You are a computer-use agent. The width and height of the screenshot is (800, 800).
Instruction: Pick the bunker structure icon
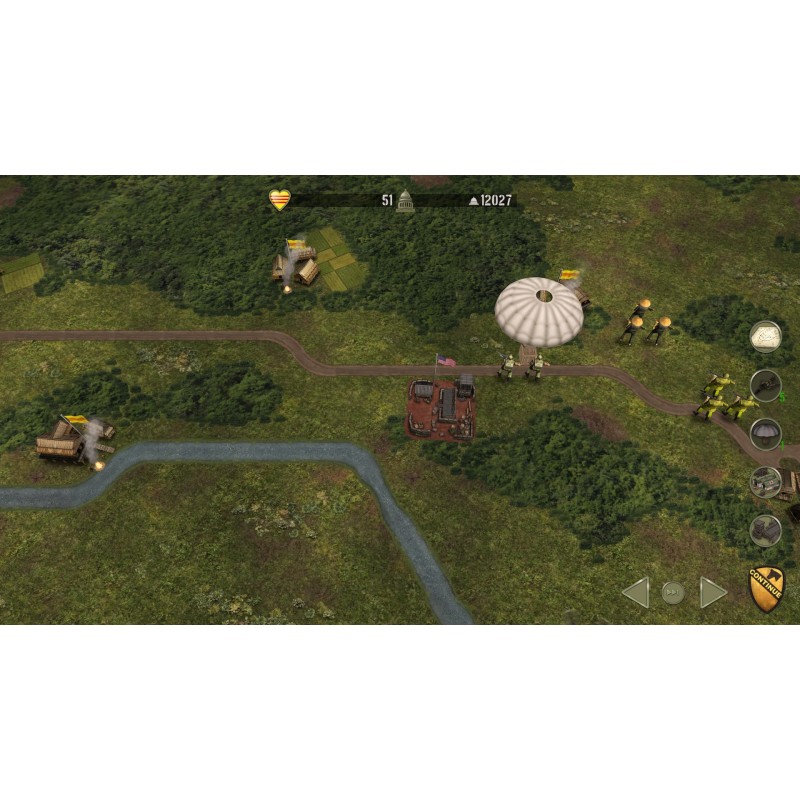tap(766, 529)
